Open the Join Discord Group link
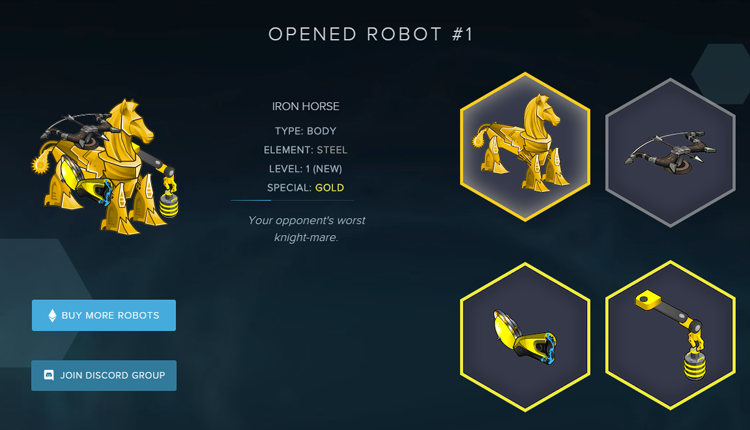Image resolution: width=750 pixels, height=430 pixels. click(x=104, y=375)
